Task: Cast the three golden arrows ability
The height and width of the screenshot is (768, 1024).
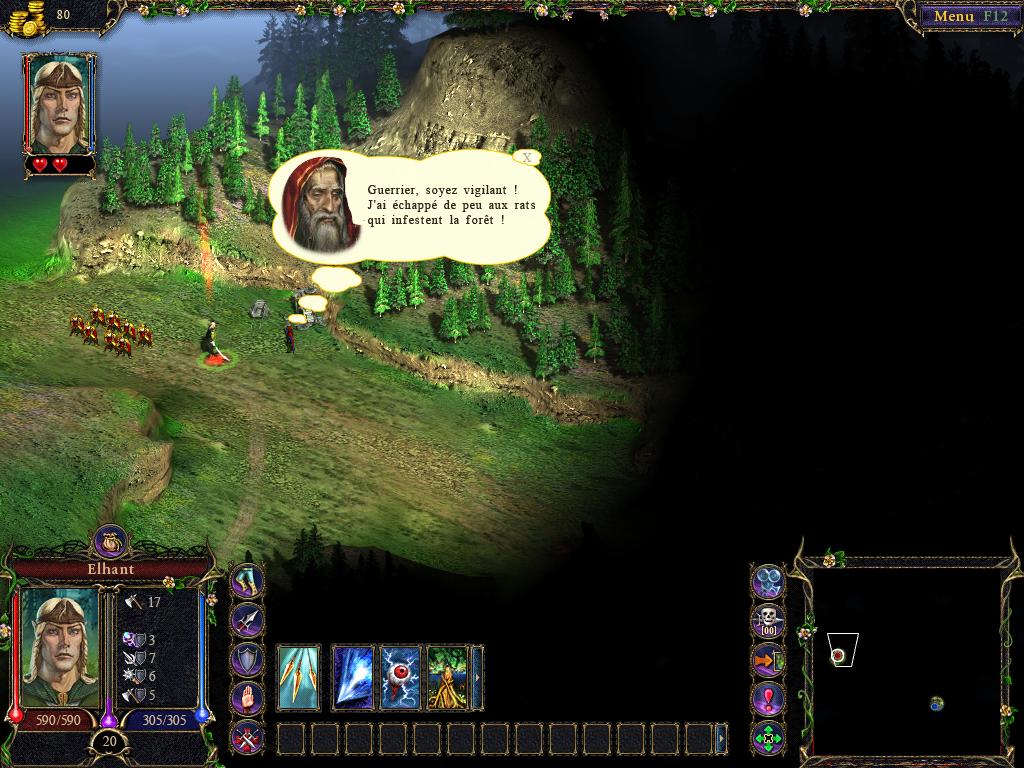Action: coord(298,677)
